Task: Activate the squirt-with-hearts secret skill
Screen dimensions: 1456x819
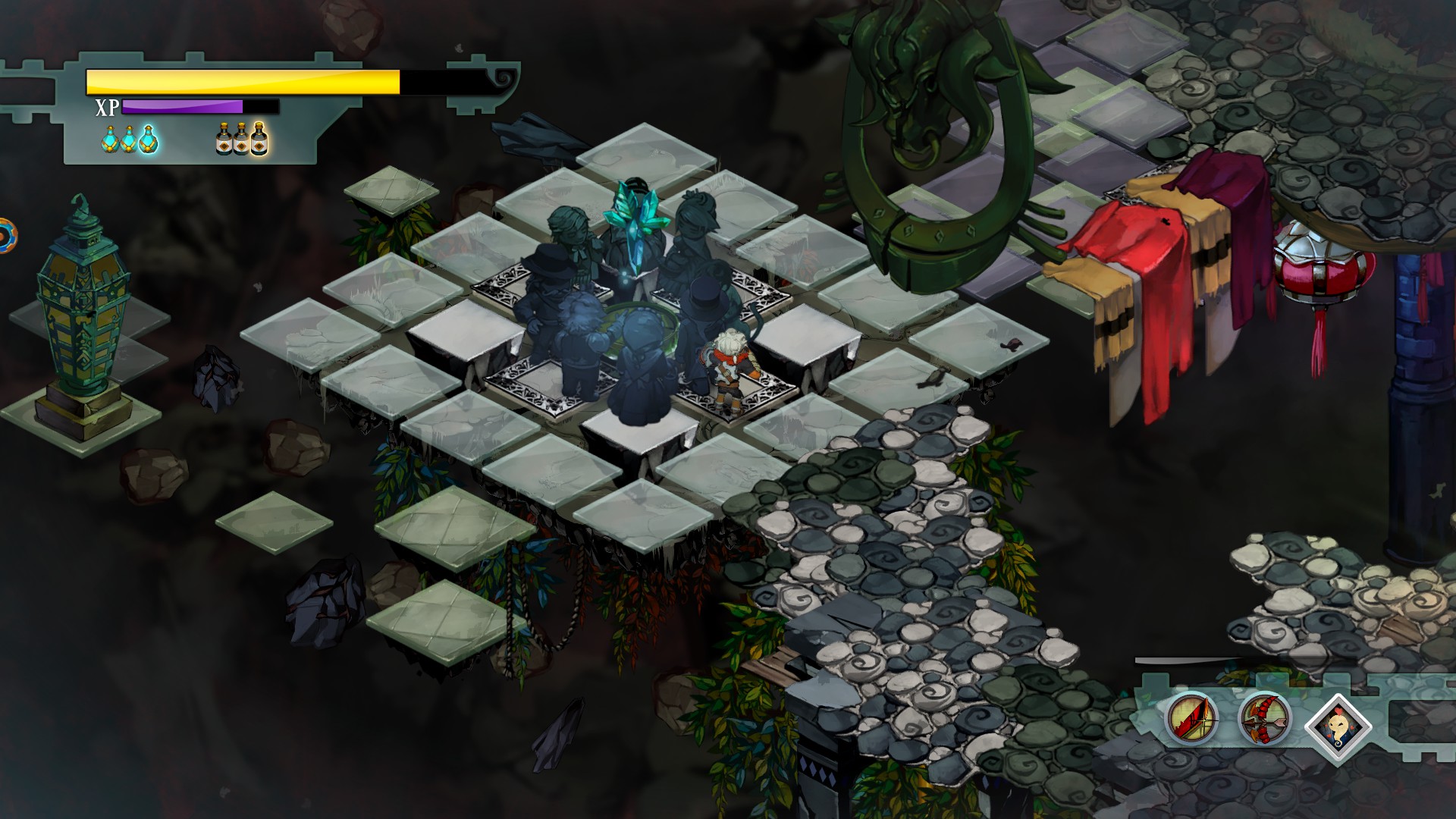Action: [1338, 726]
